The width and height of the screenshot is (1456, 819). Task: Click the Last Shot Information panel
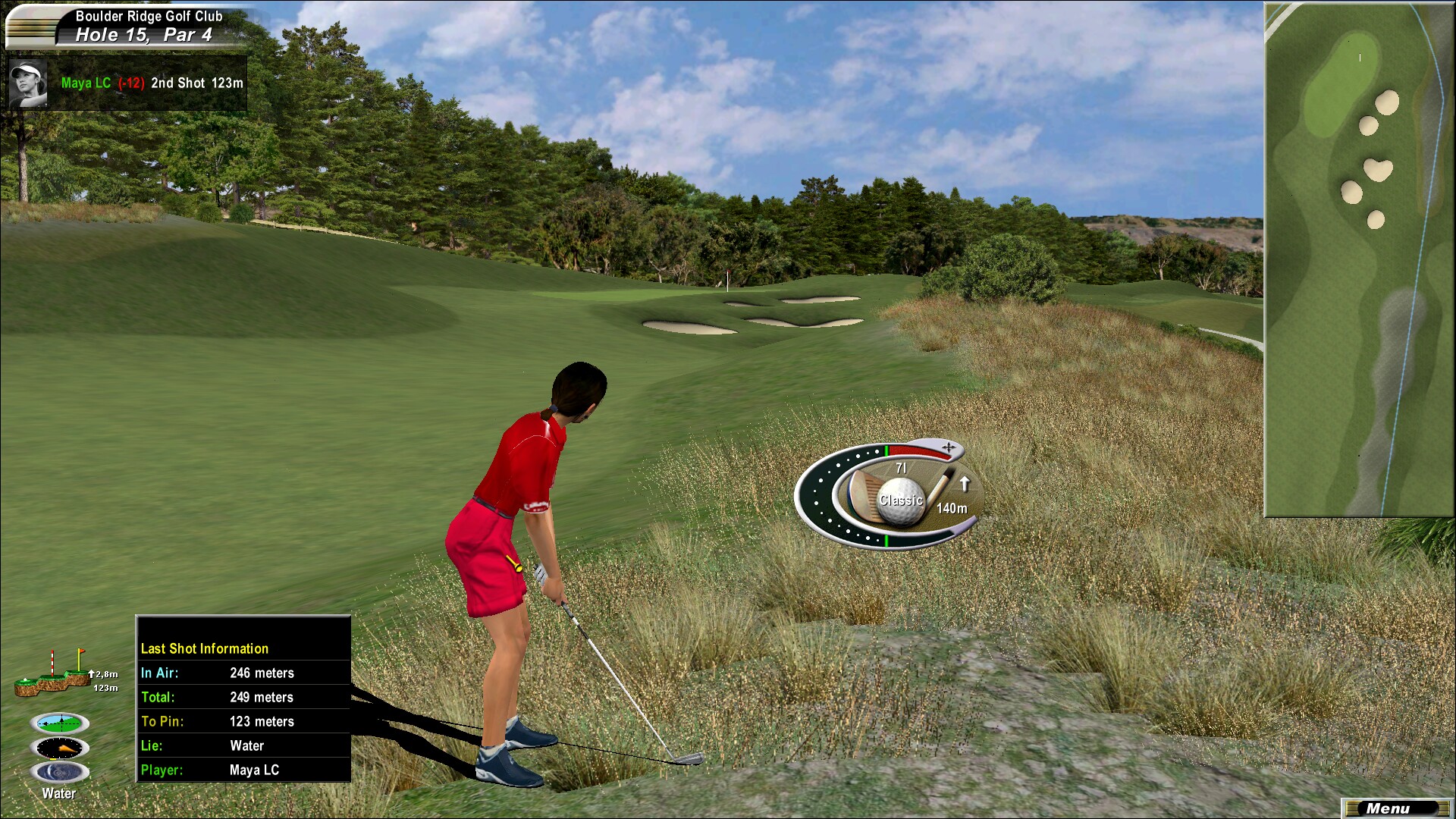243,698
